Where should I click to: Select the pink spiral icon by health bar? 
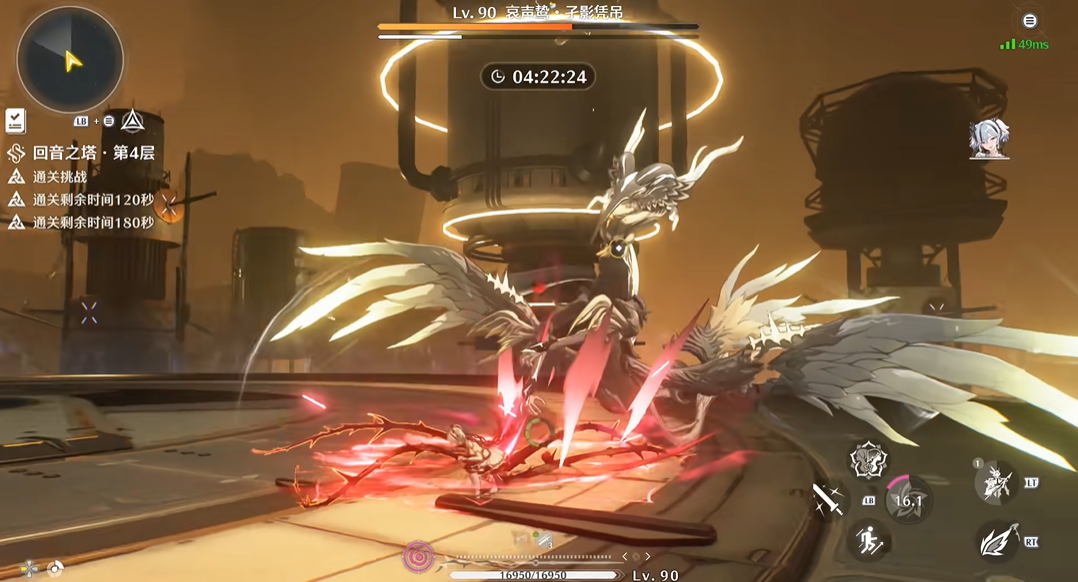tap(418, 556)
